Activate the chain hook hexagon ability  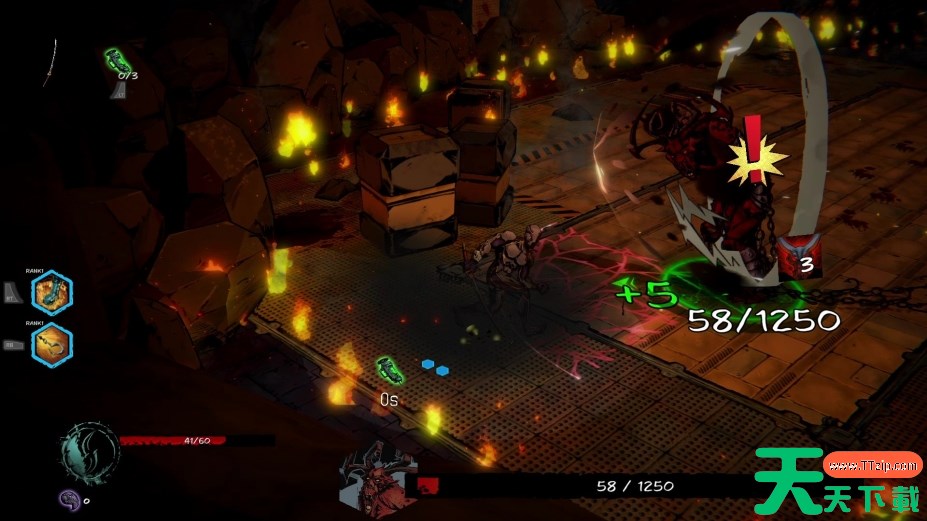coord(51,345)
